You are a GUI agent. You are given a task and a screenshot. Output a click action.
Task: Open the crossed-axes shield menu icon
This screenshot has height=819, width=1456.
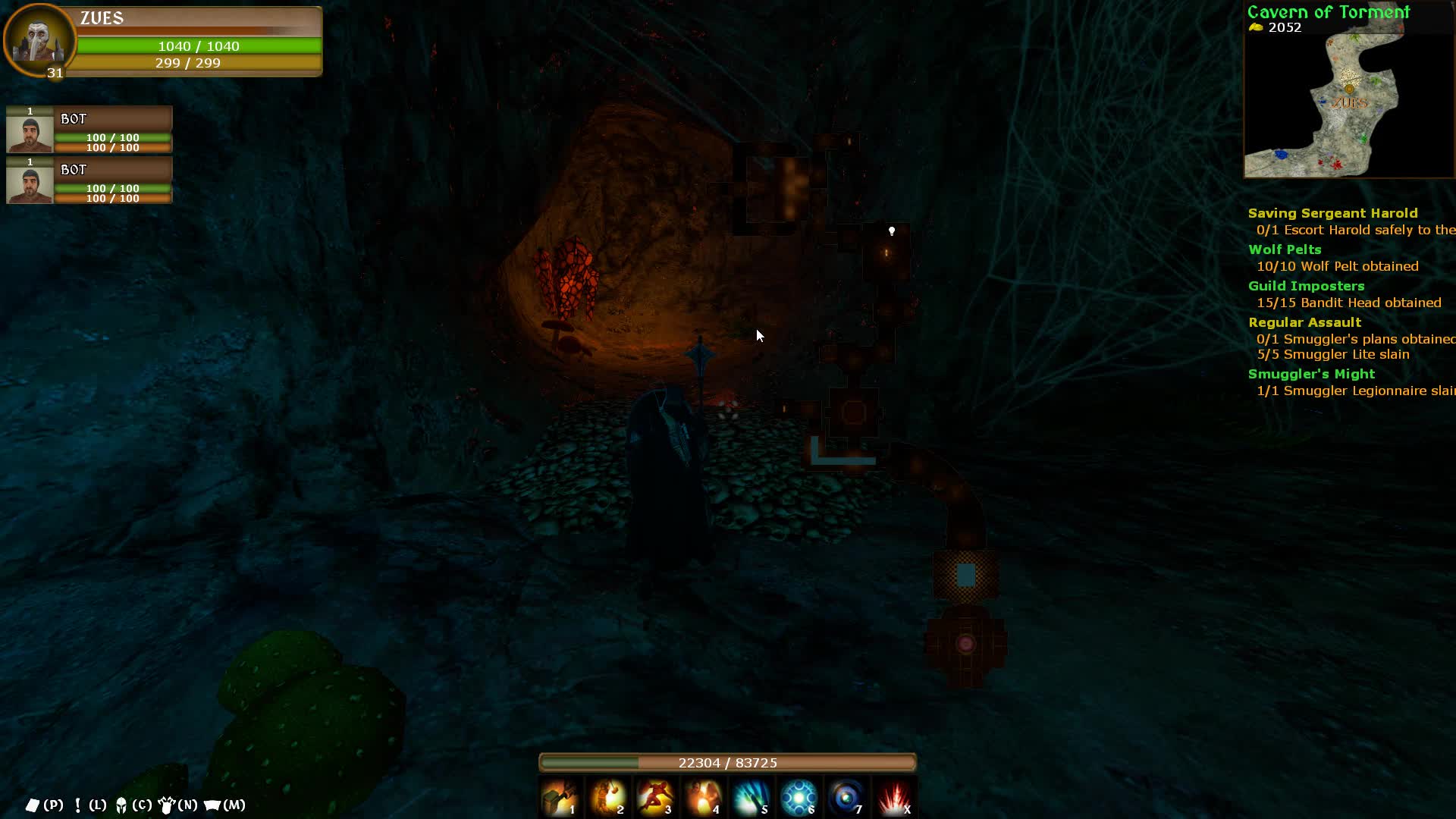167,805
